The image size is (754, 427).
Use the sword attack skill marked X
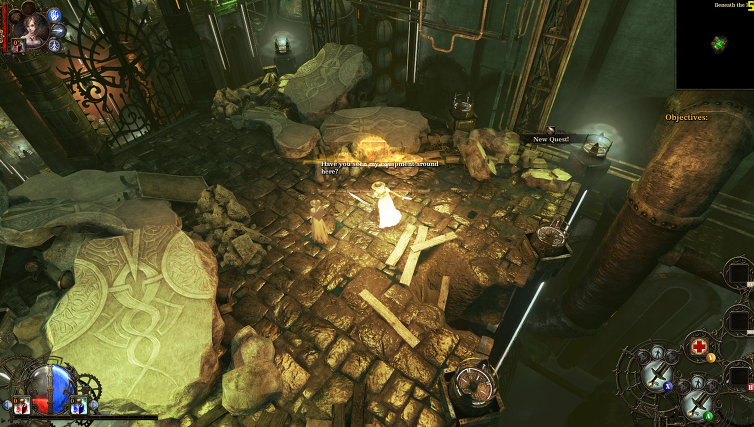(657, 374)
